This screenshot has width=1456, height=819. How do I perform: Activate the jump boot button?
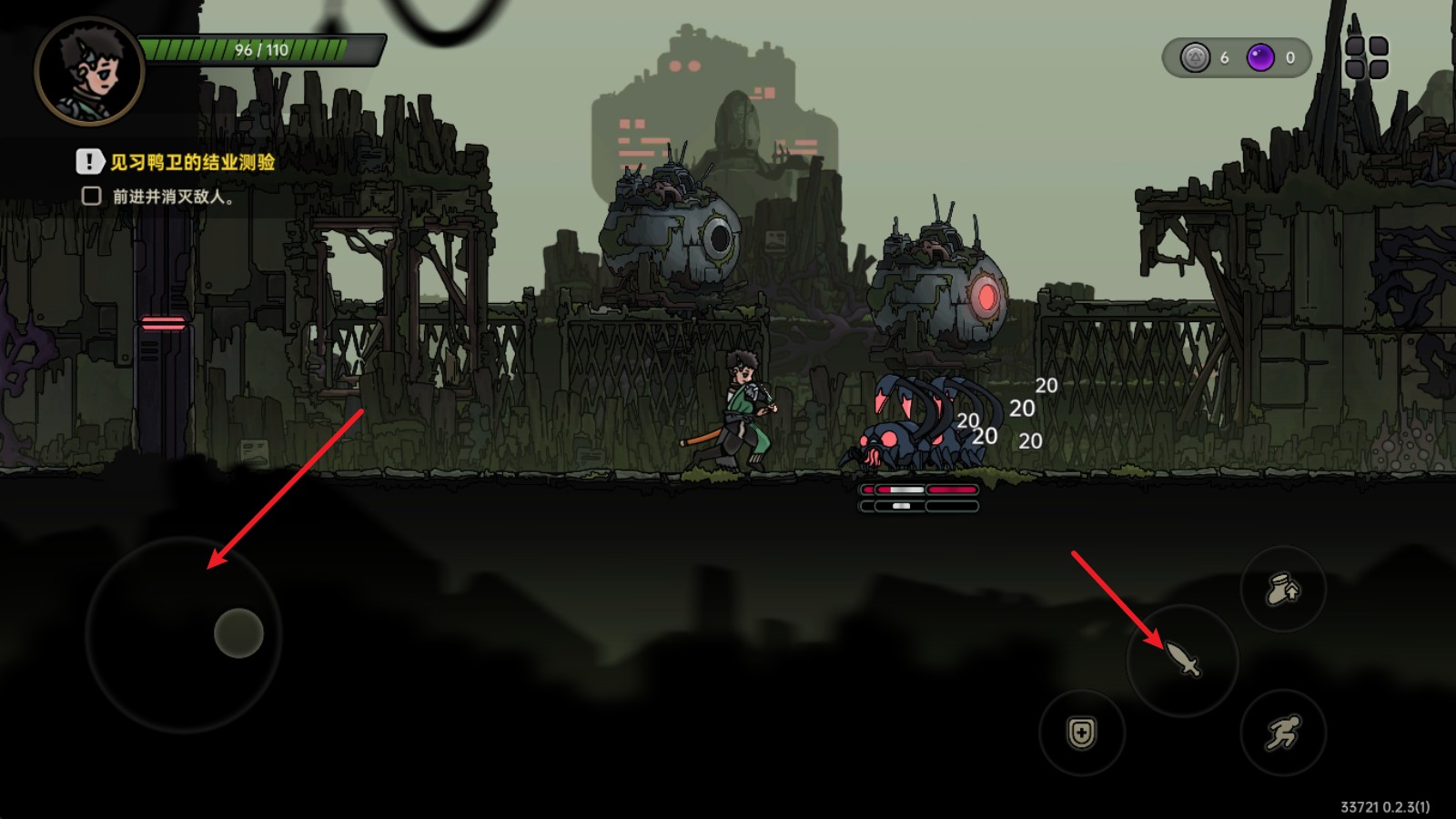coord(1283,589)
